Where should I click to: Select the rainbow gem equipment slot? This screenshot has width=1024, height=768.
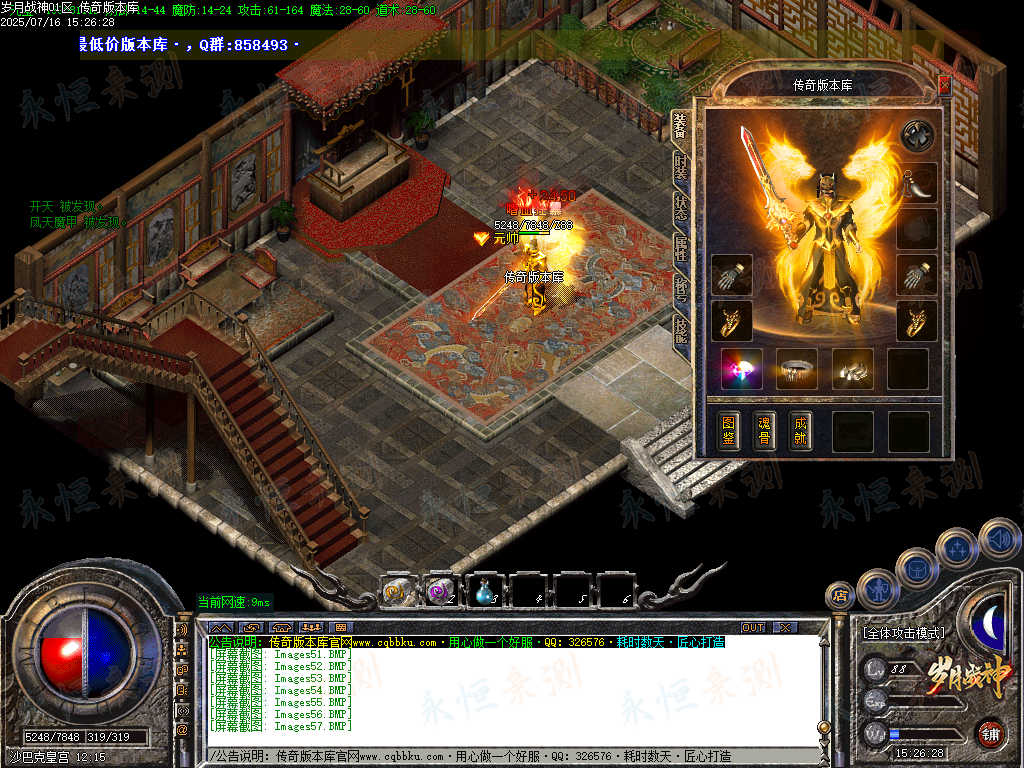point(741,369)
